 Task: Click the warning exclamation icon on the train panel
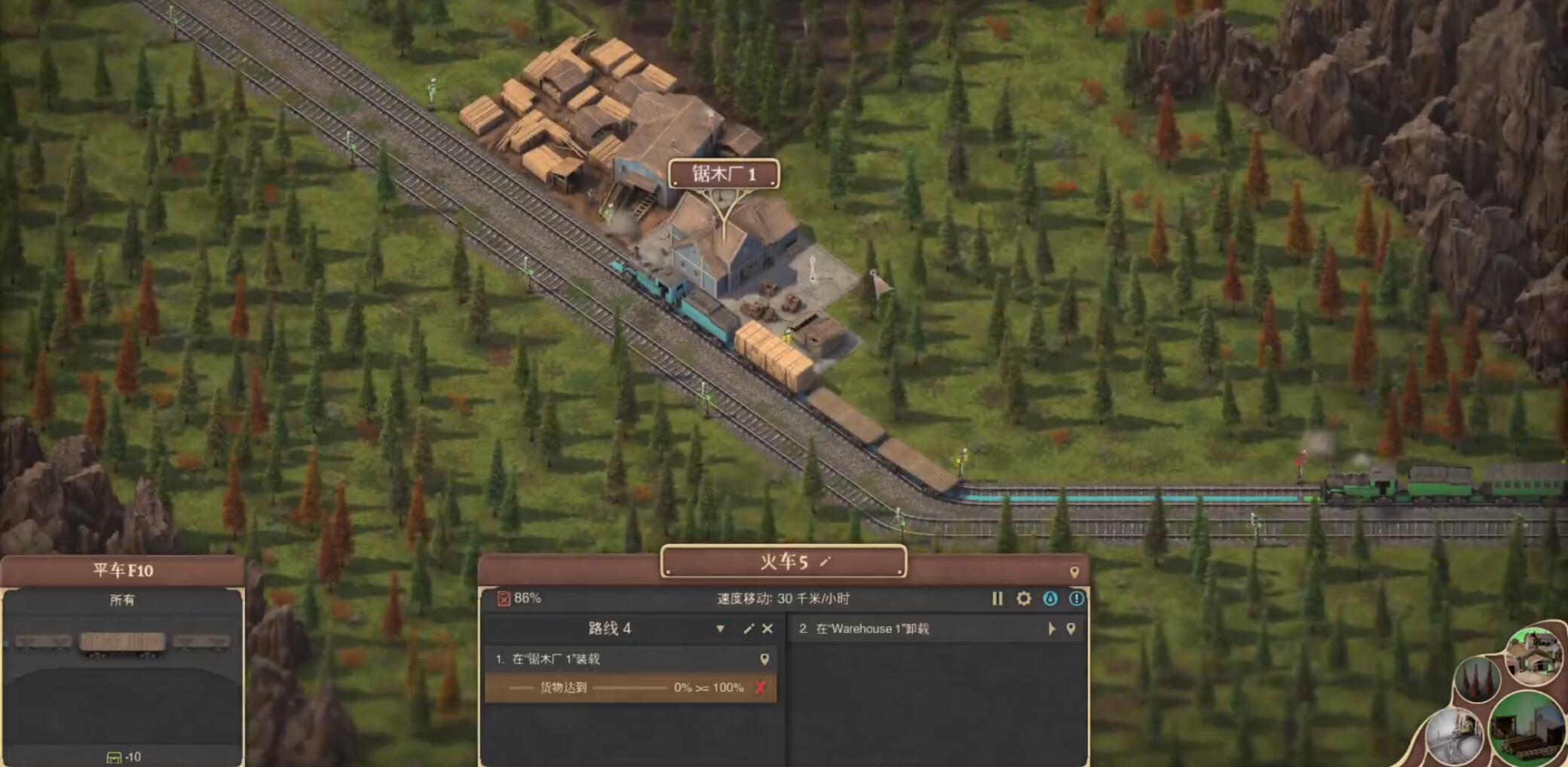1077,599
